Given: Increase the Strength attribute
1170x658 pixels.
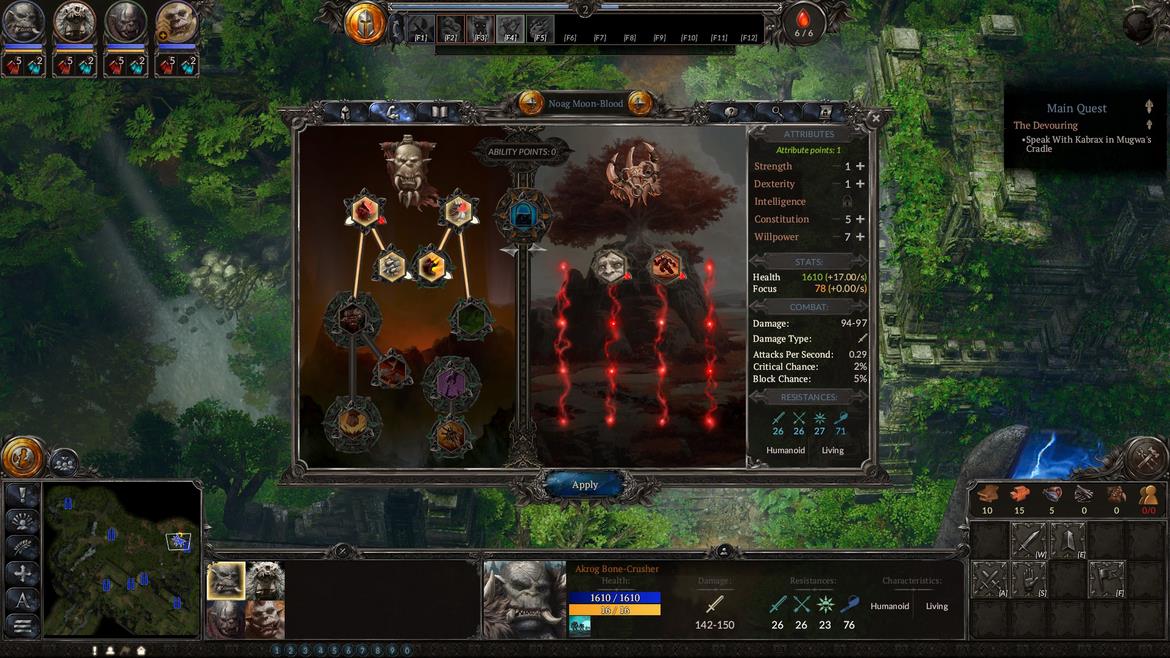Looking at the screenshot, I should pyautogui.click(x=860, y=167).
